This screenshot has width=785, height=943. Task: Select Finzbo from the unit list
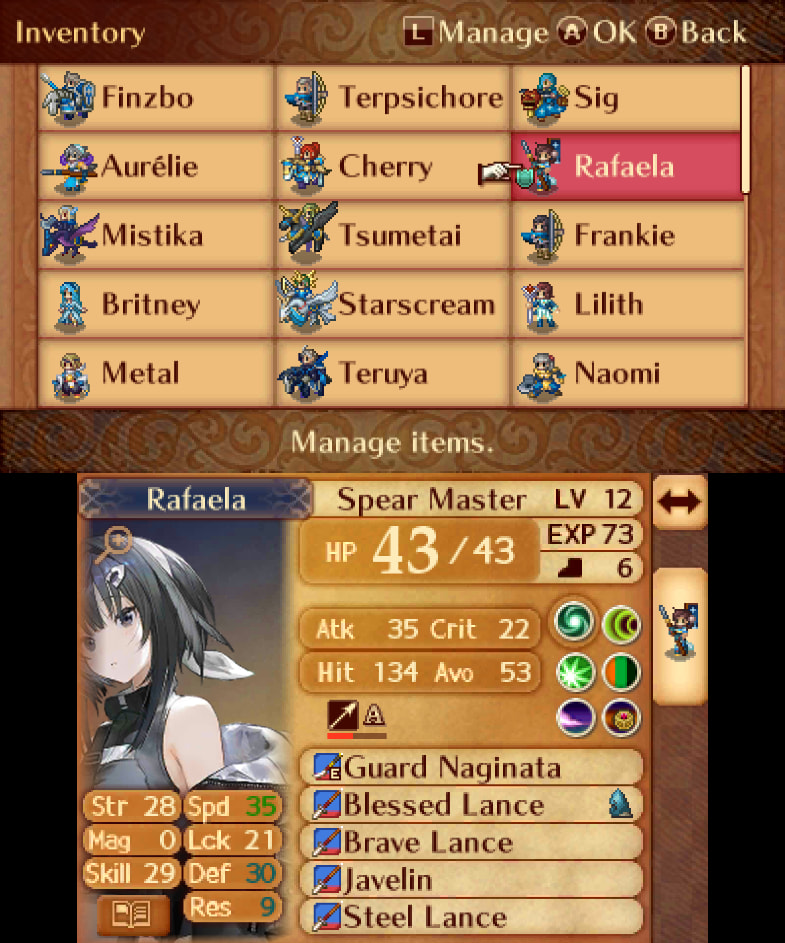(x=155, y=98)
